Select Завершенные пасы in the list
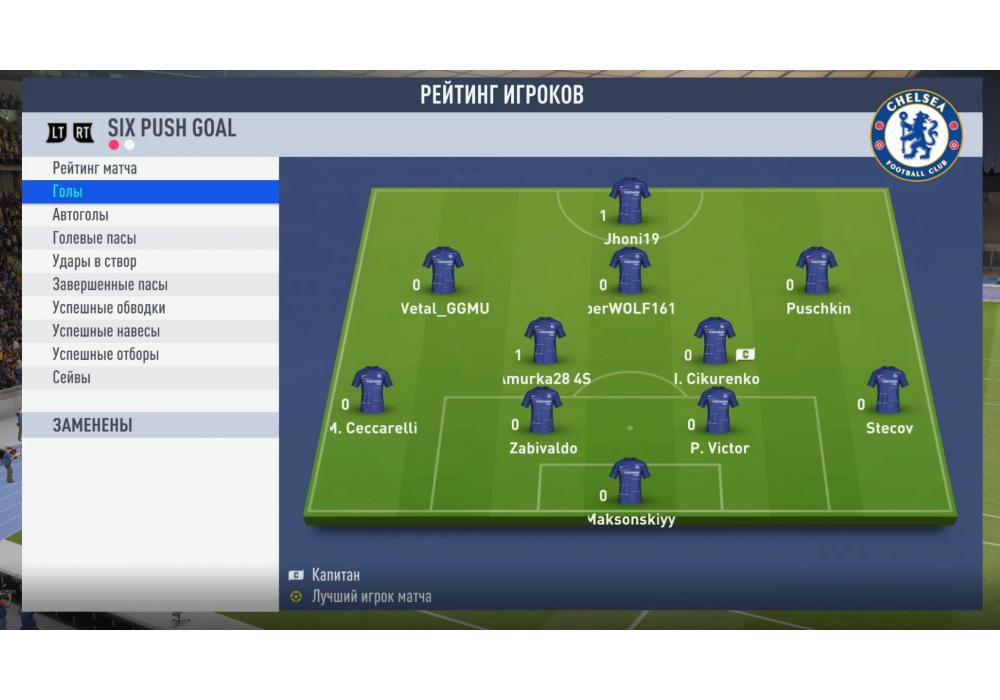This screenshot has width=1000, height=700. pyautogui.click(x=150, y=285)
